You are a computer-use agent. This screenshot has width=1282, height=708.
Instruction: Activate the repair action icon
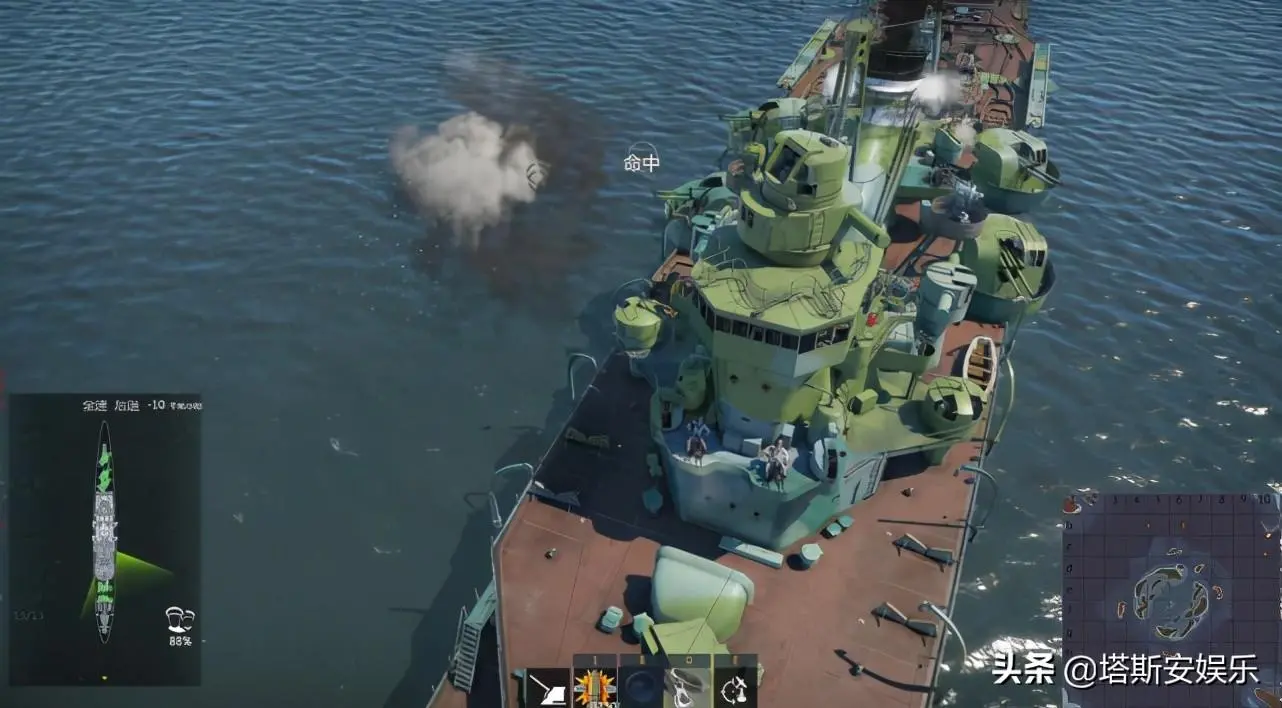tap(734, 688)
